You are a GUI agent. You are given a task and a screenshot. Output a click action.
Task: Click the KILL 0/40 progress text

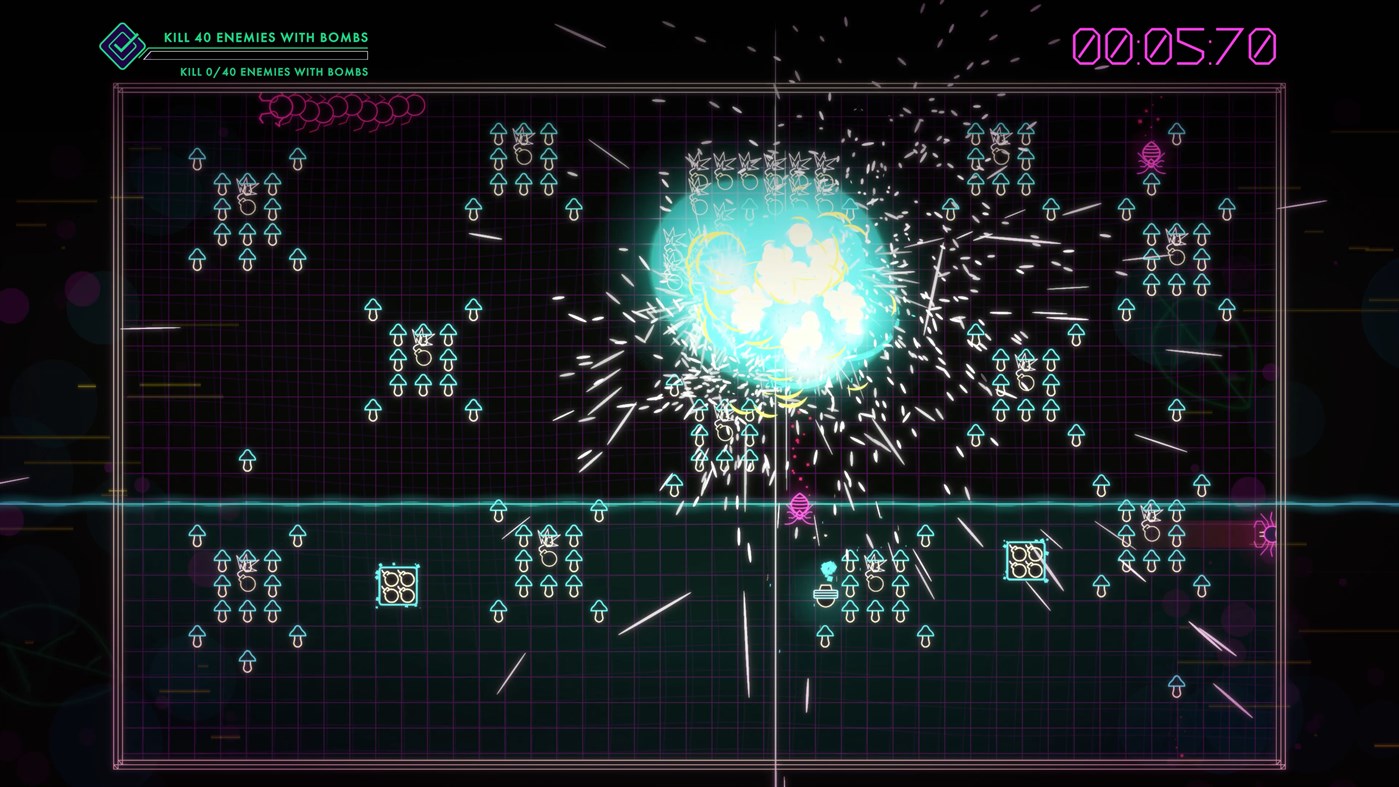[x=272, y=72]
